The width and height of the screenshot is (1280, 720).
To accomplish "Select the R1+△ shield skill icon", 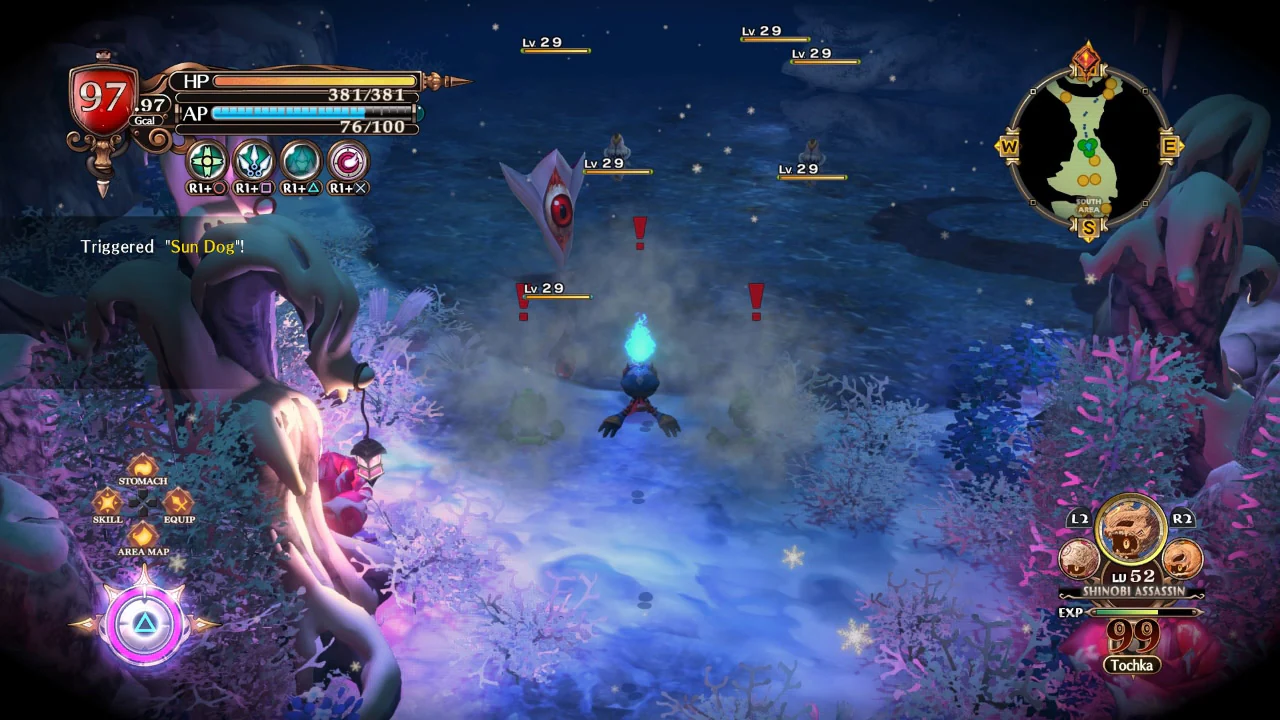I will (300, 163).
